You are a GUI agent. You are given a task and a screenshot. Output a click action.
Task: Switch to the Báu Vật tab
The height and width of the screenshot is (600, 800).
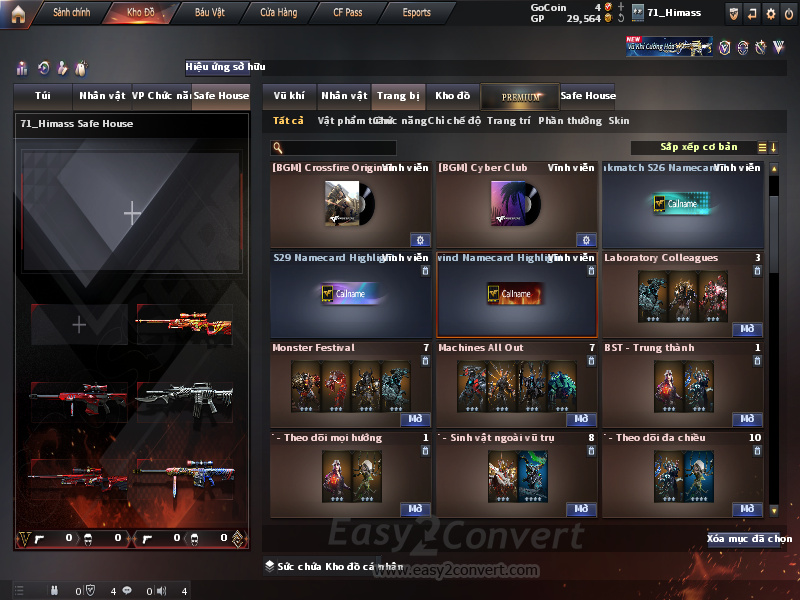(x=209, y=13)
